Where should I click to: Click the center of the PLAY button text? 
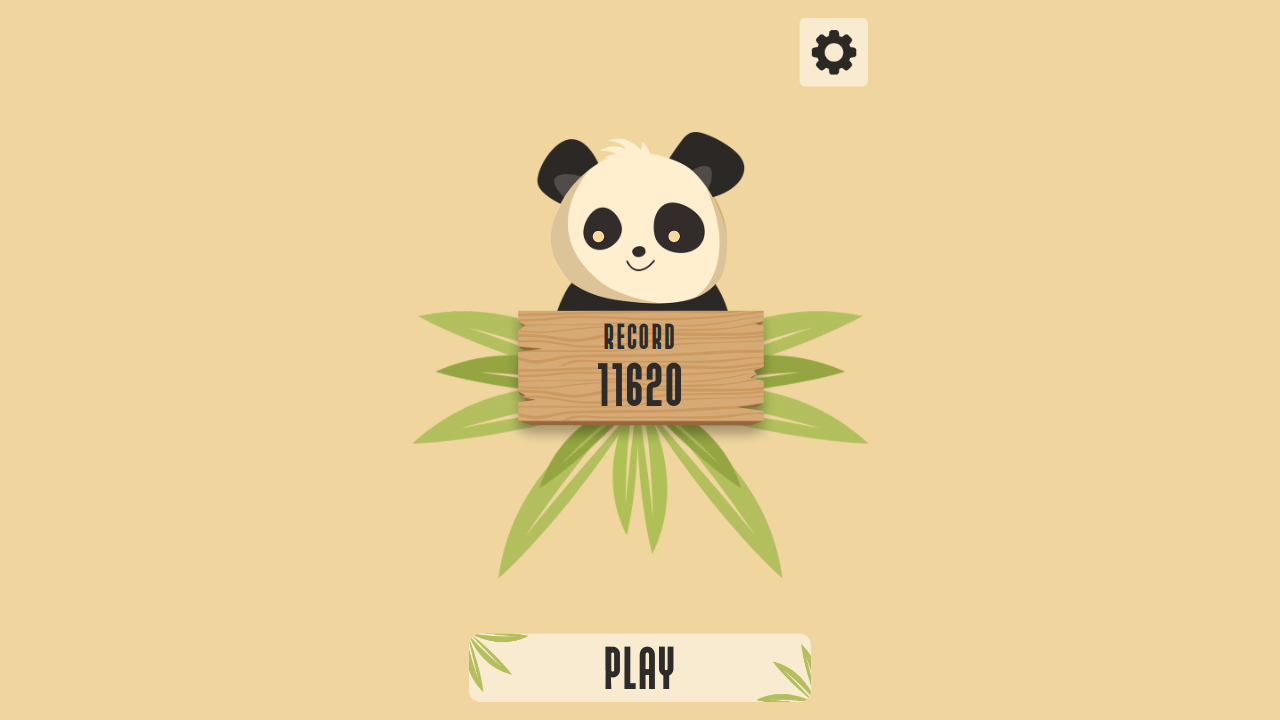[x=639, y=664]
